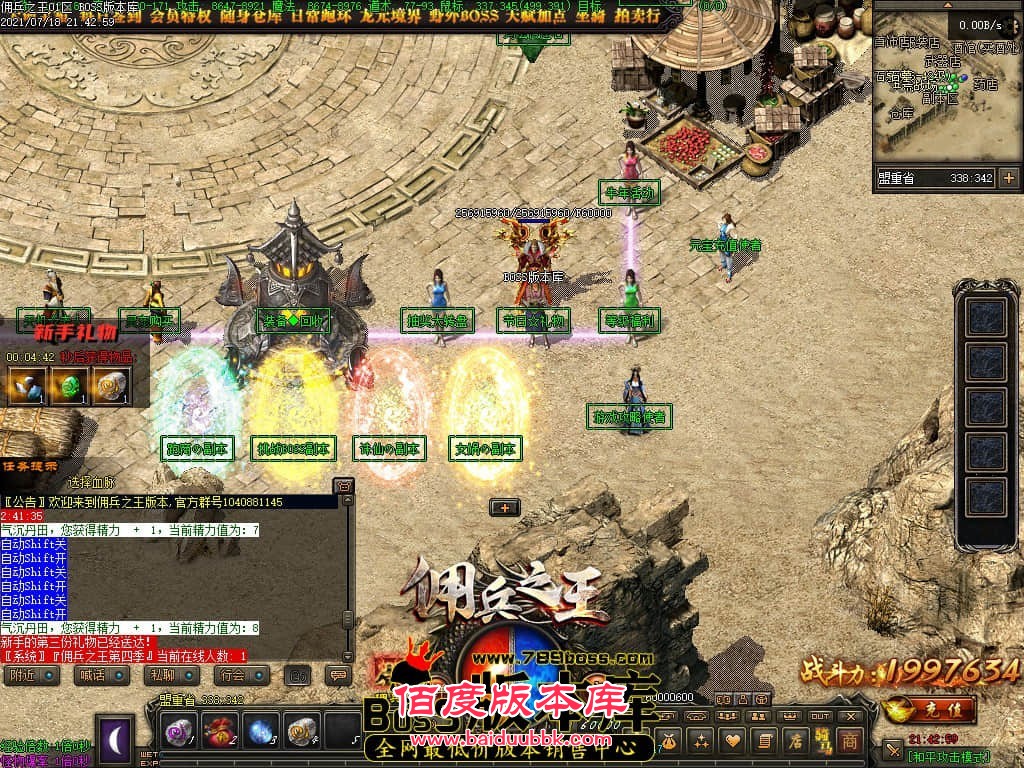Screen dimensions: 1024x768
Task: Use the purple scroll stone in hotbar slot 1
Action: (178, 731)
